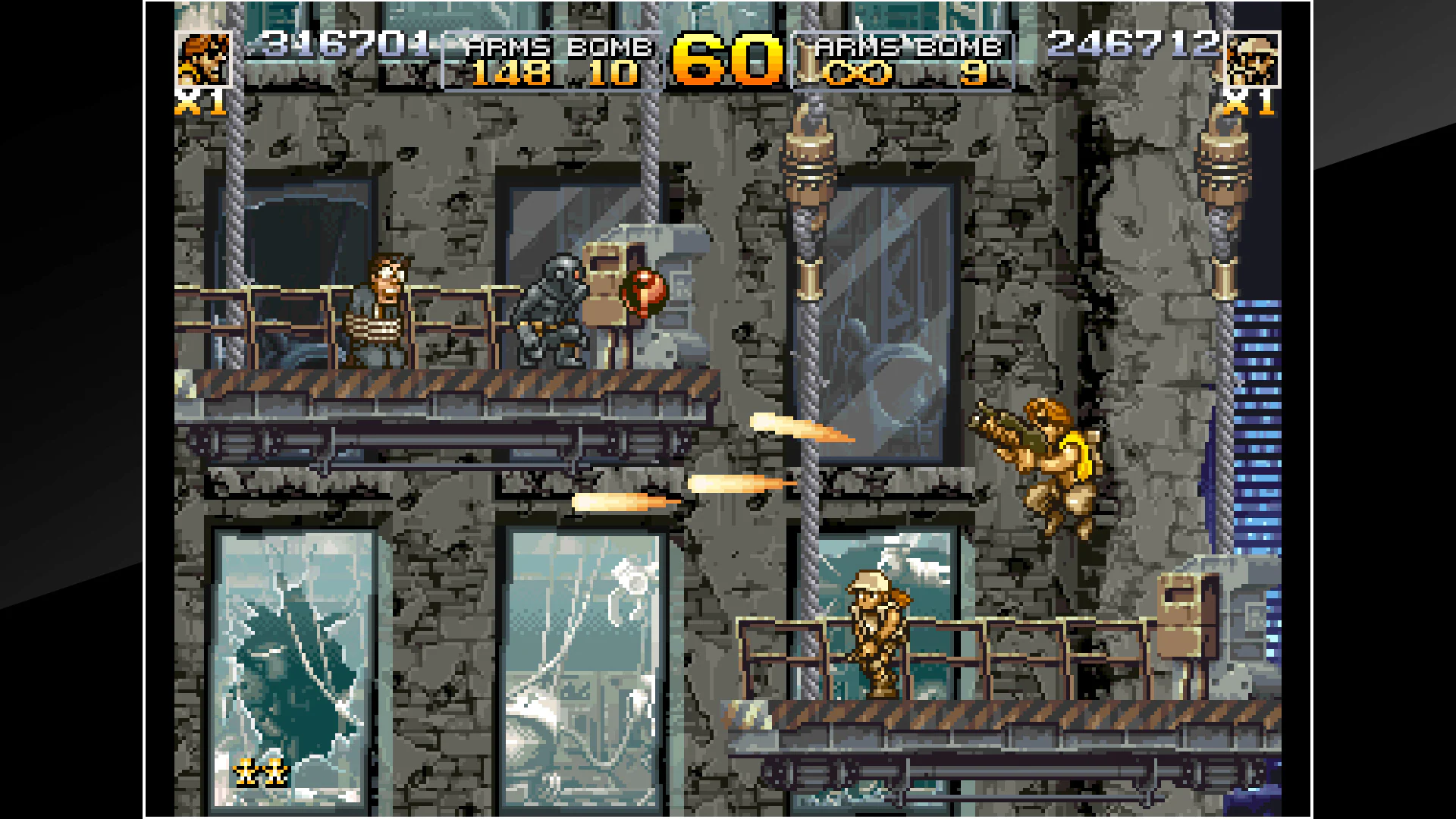This screenshot has height=819, width=1456.
Task: Click the enemy's red bomb sprite
Action: (x=641, y=292)
